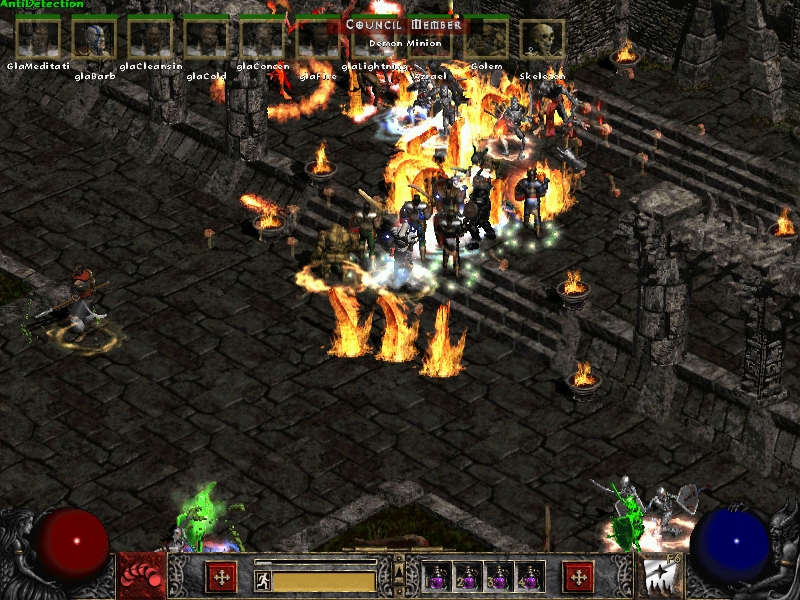
Task: Click the Skeleton minion portrait
Action: [542, 39]
